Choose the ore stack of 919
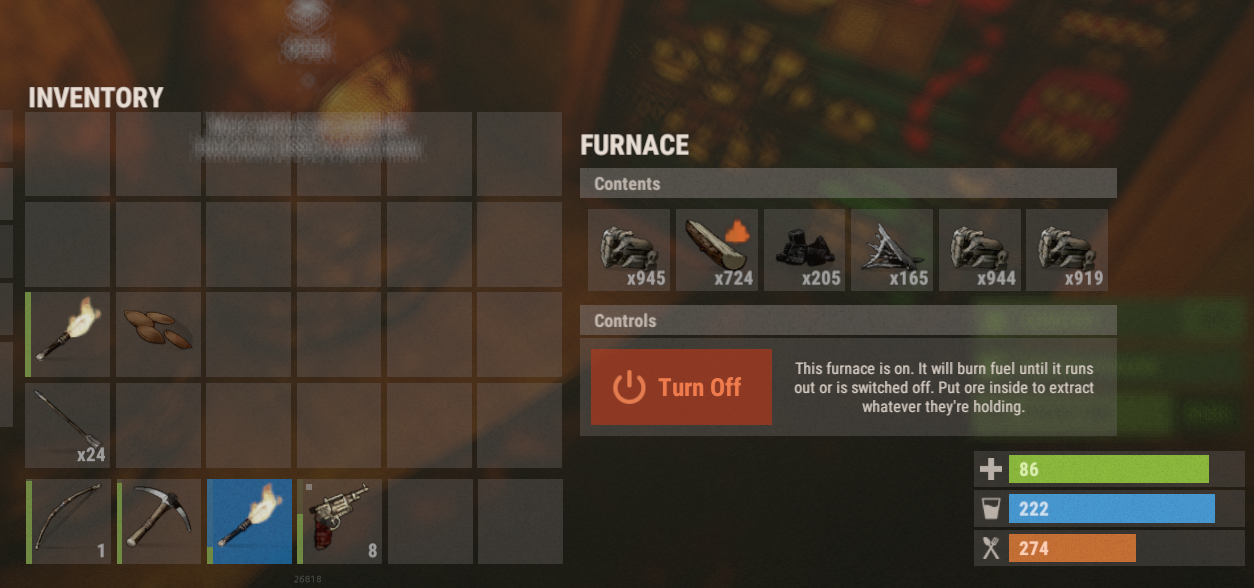1254x588 pixels. (1068, 250)
